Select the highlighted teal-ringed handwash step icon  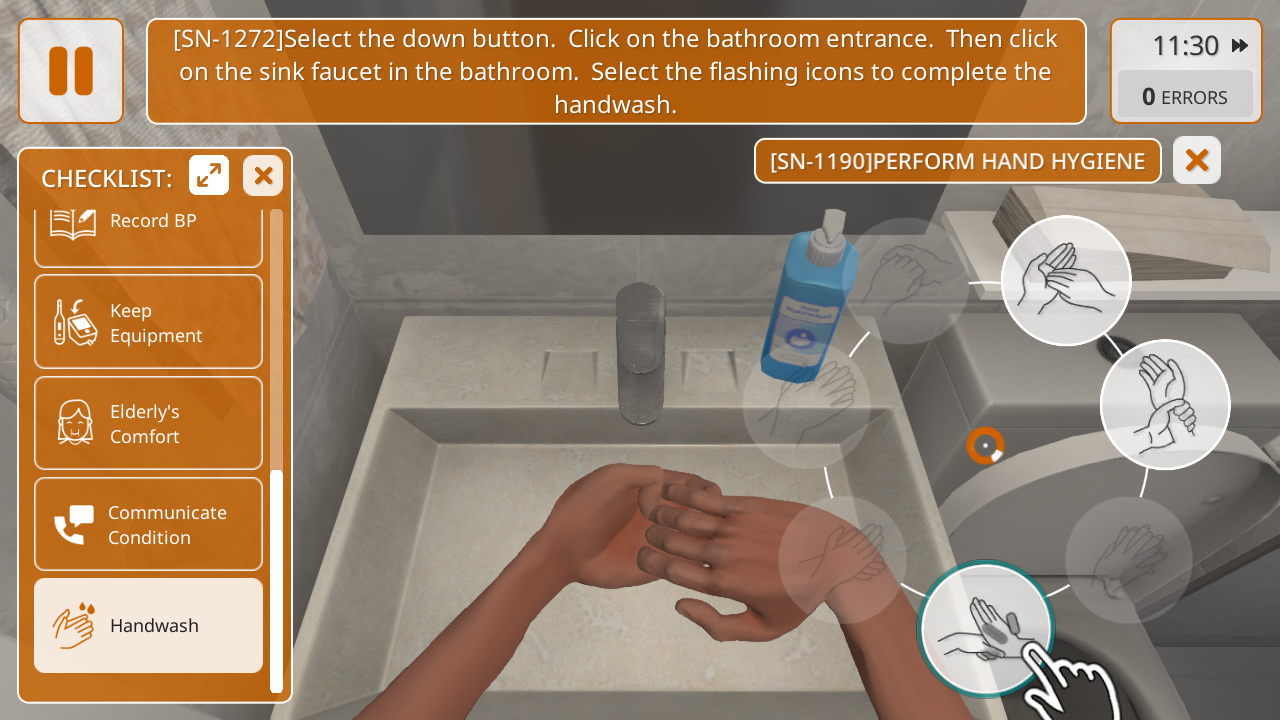coord(985,629)
